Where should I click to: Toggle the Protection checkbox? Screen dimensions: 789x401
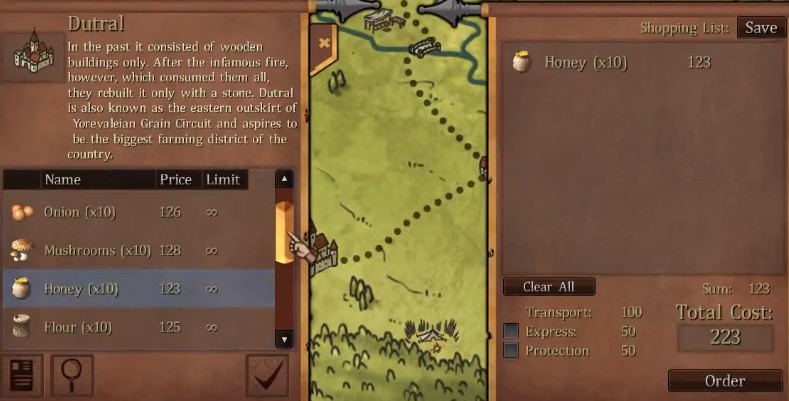pos(511,351)
